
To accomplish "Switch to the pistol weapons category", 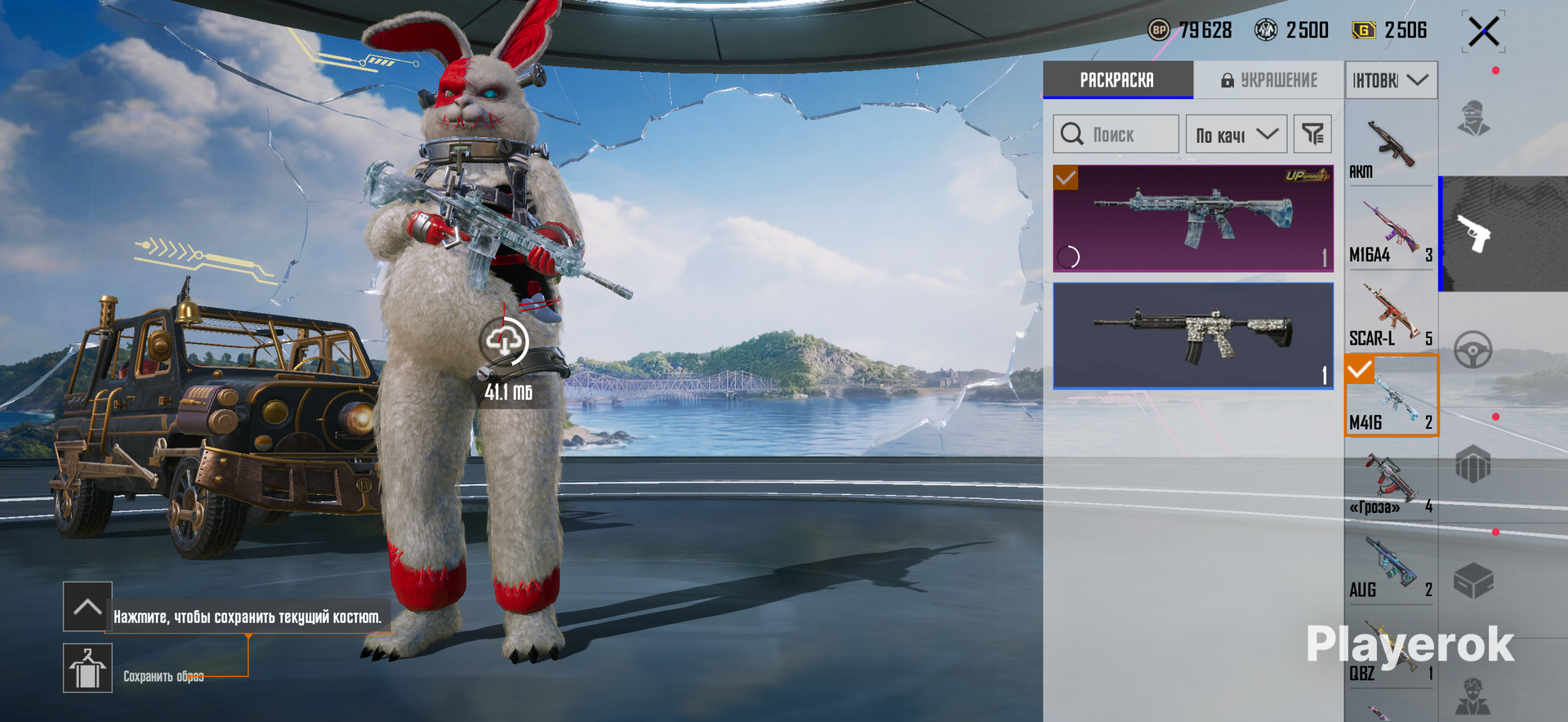I will (x=1475, y=234).
